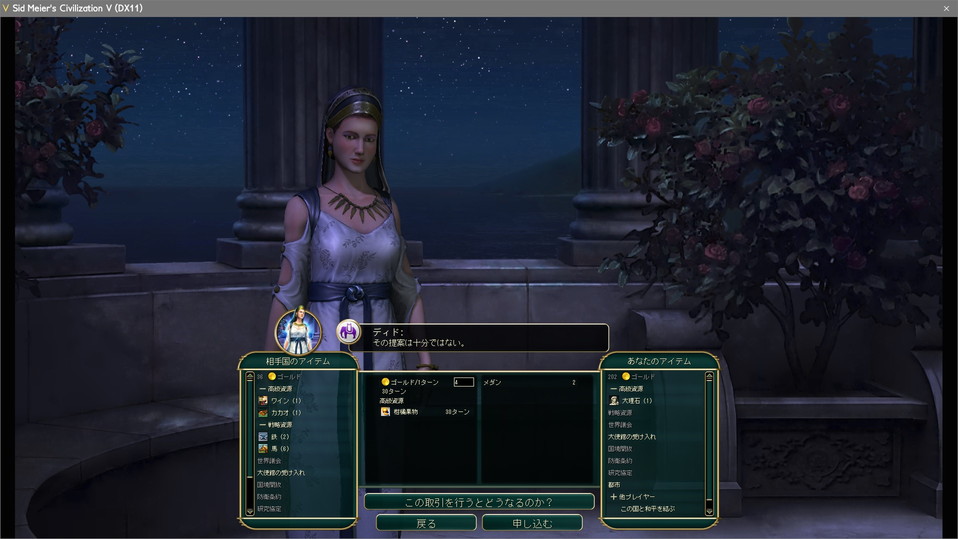Viewport: 958px width, 539px height.
Task: Click the 申し込む (propose) button
Action: click(x=531, y=523)
